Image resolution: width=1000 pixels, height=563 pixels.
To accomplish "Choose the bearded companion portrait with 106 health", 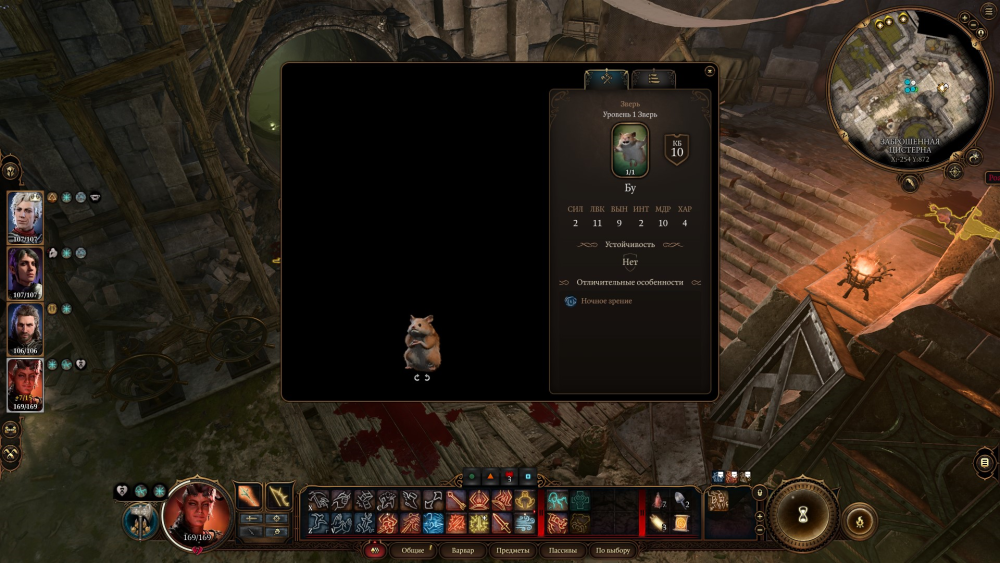I will pyautogui.click(x=25, y=328).
